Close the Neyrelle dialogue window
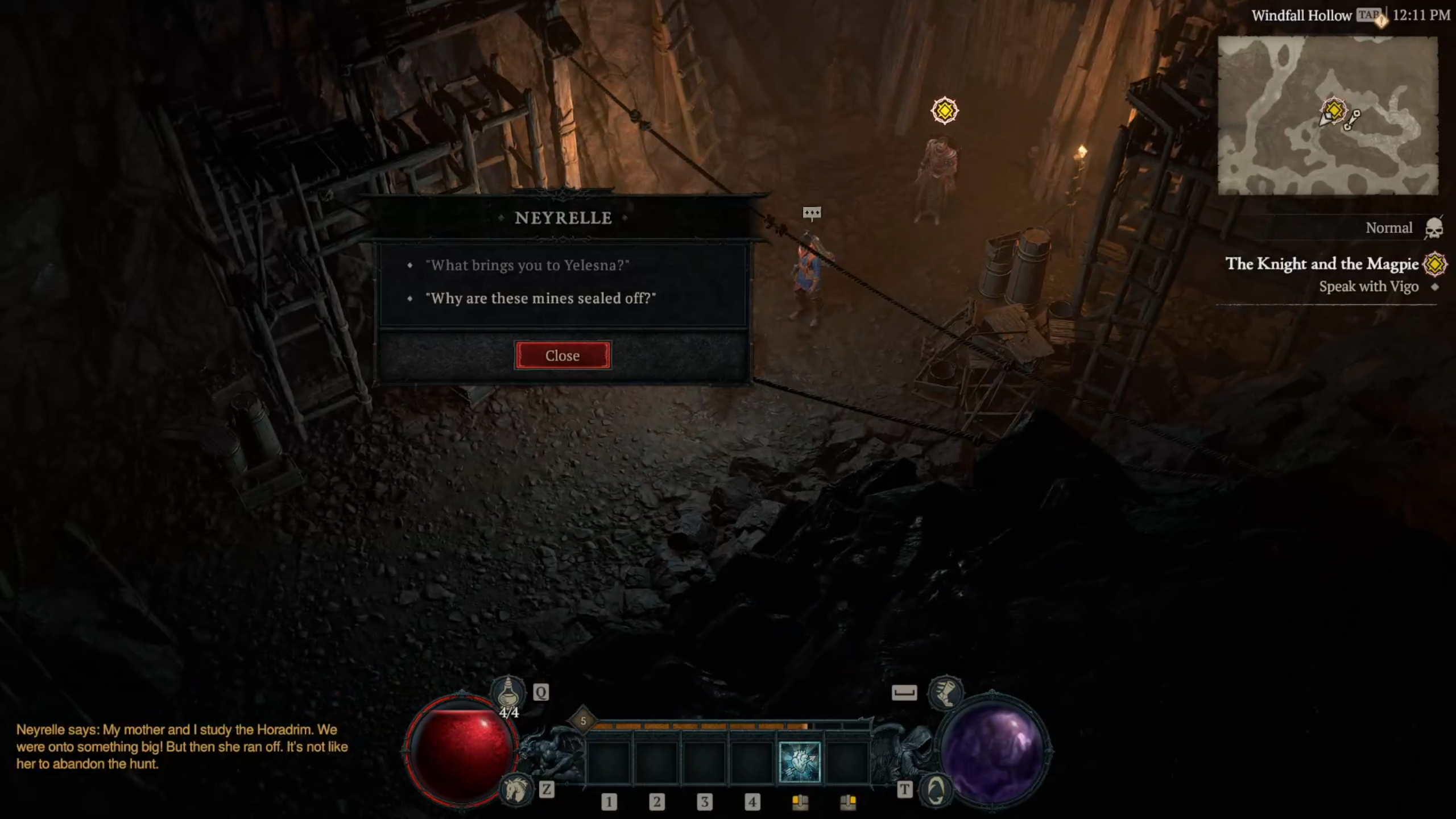 click(x=562, y=355)
